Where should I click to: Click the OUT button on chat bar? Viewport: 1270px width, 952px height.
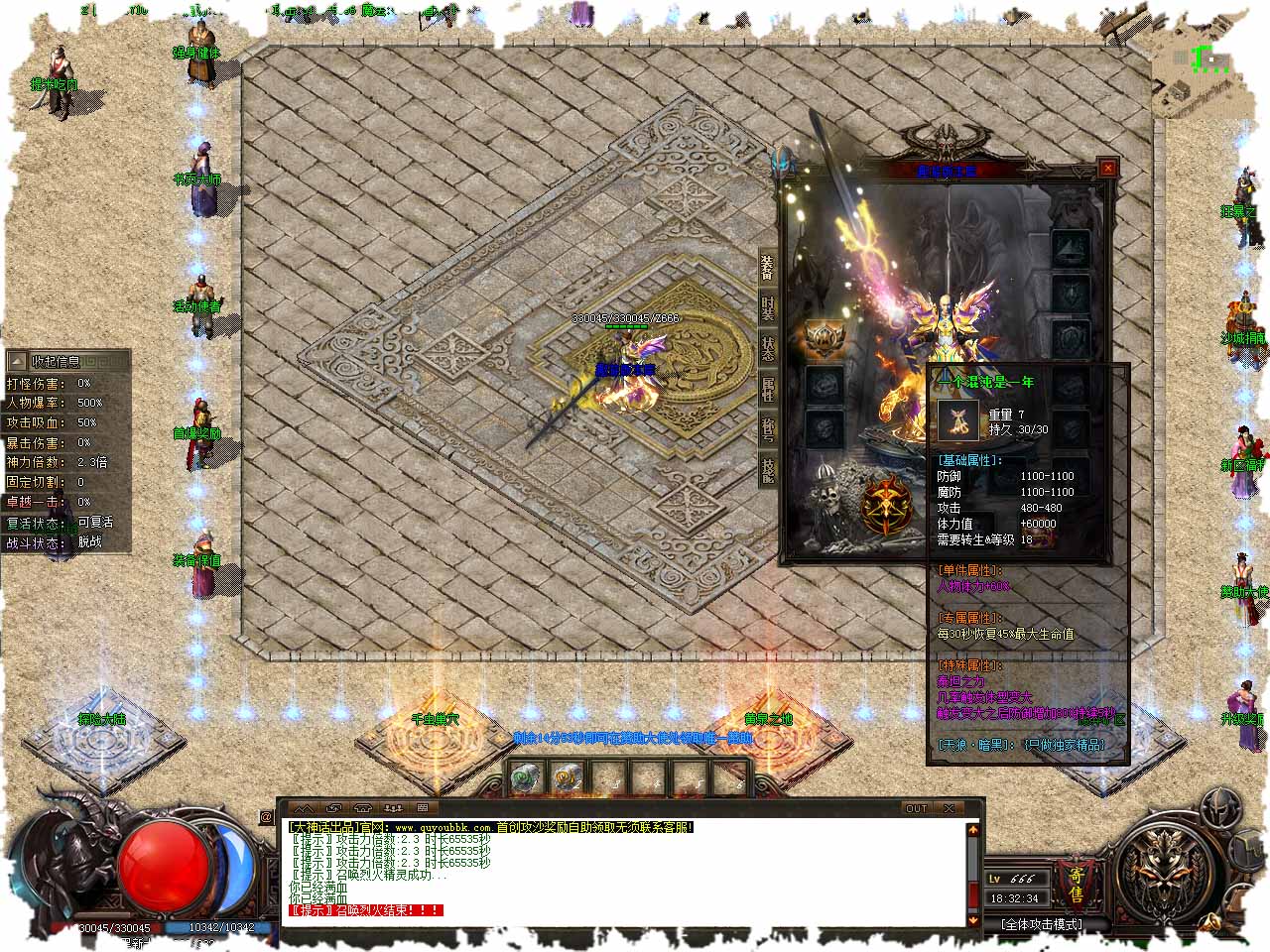(916, 808)
